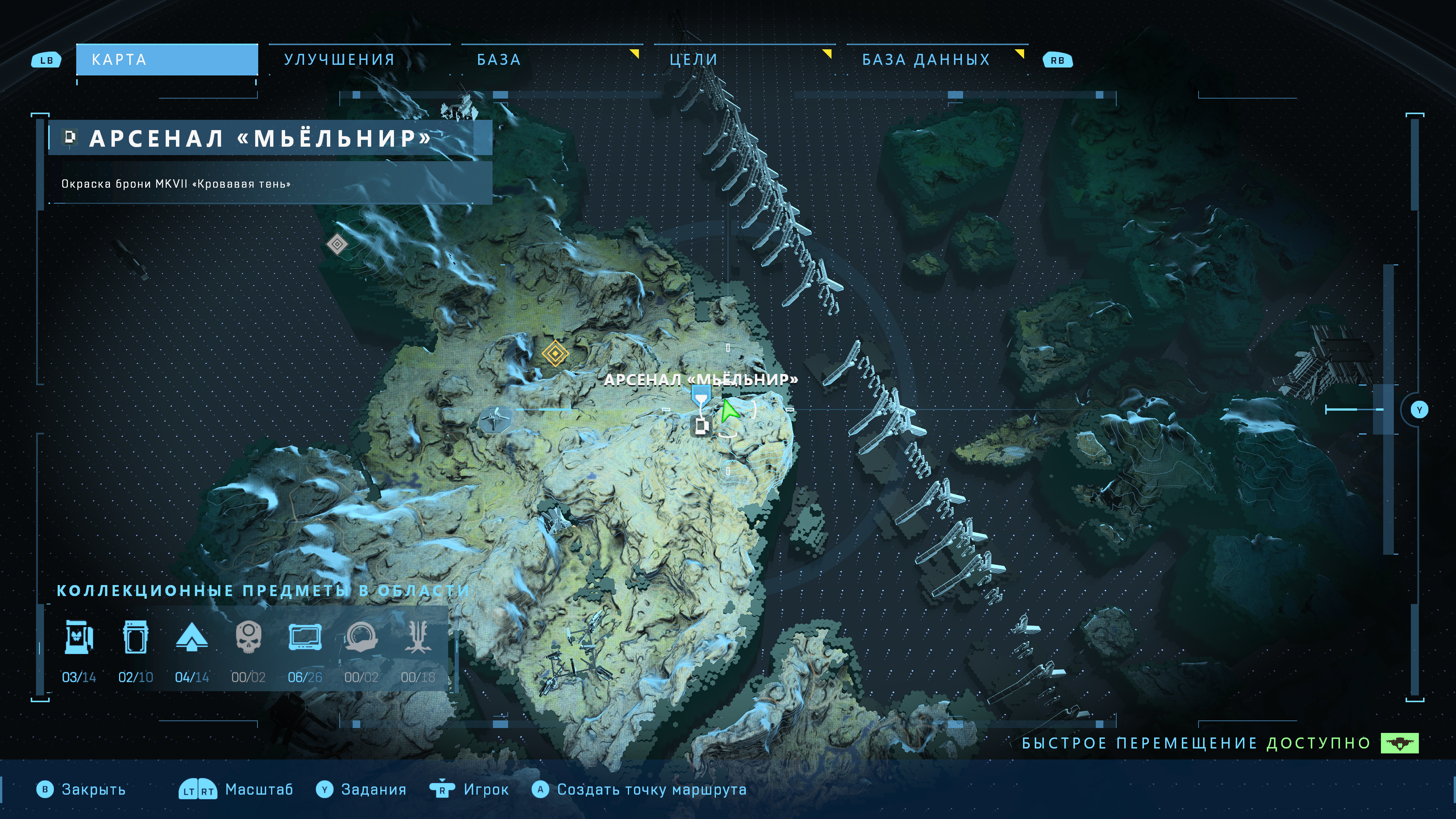Select the blue waypoint pin marker
Viewport: 1456px width, 819px height.
click(701, 394)
